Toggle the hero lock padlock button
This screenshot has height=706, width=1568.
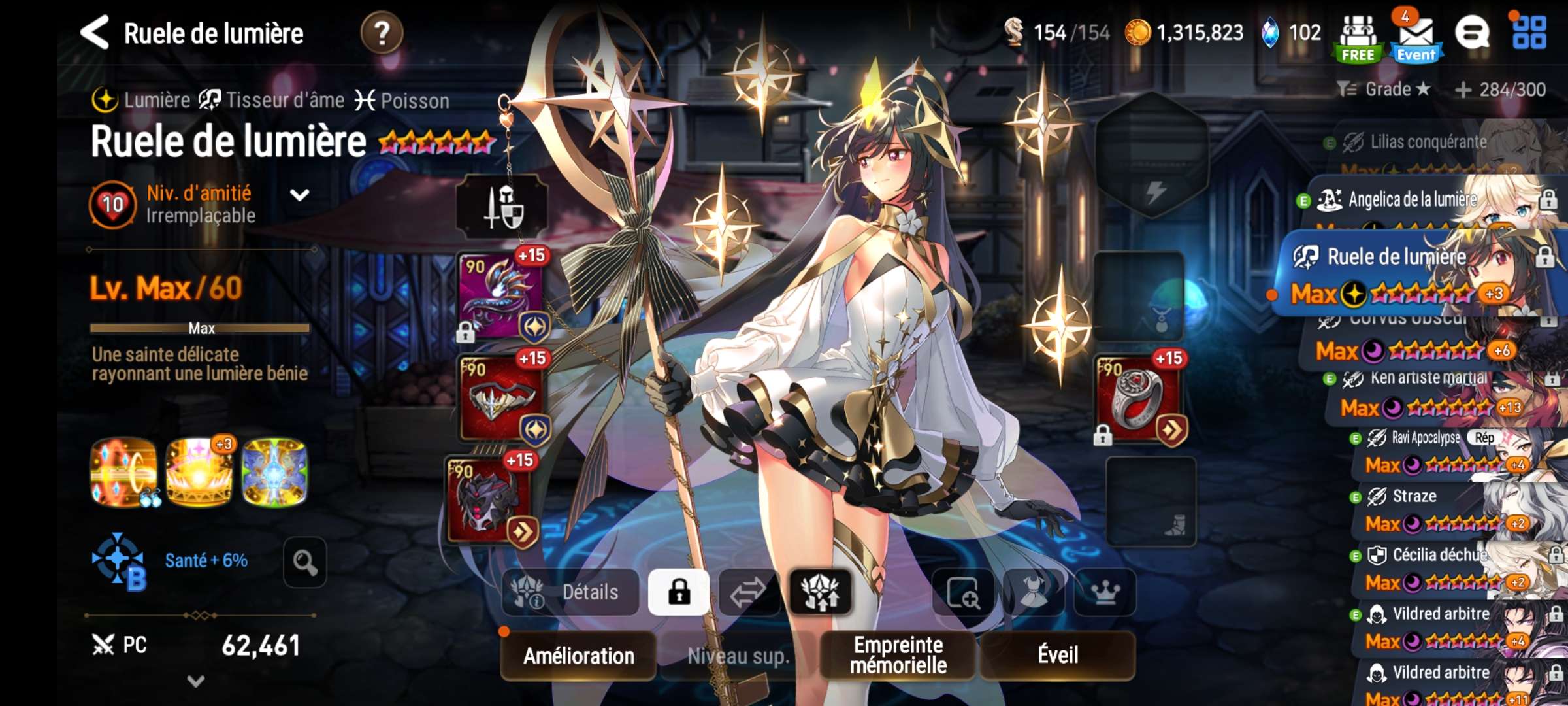pos(679,592)
